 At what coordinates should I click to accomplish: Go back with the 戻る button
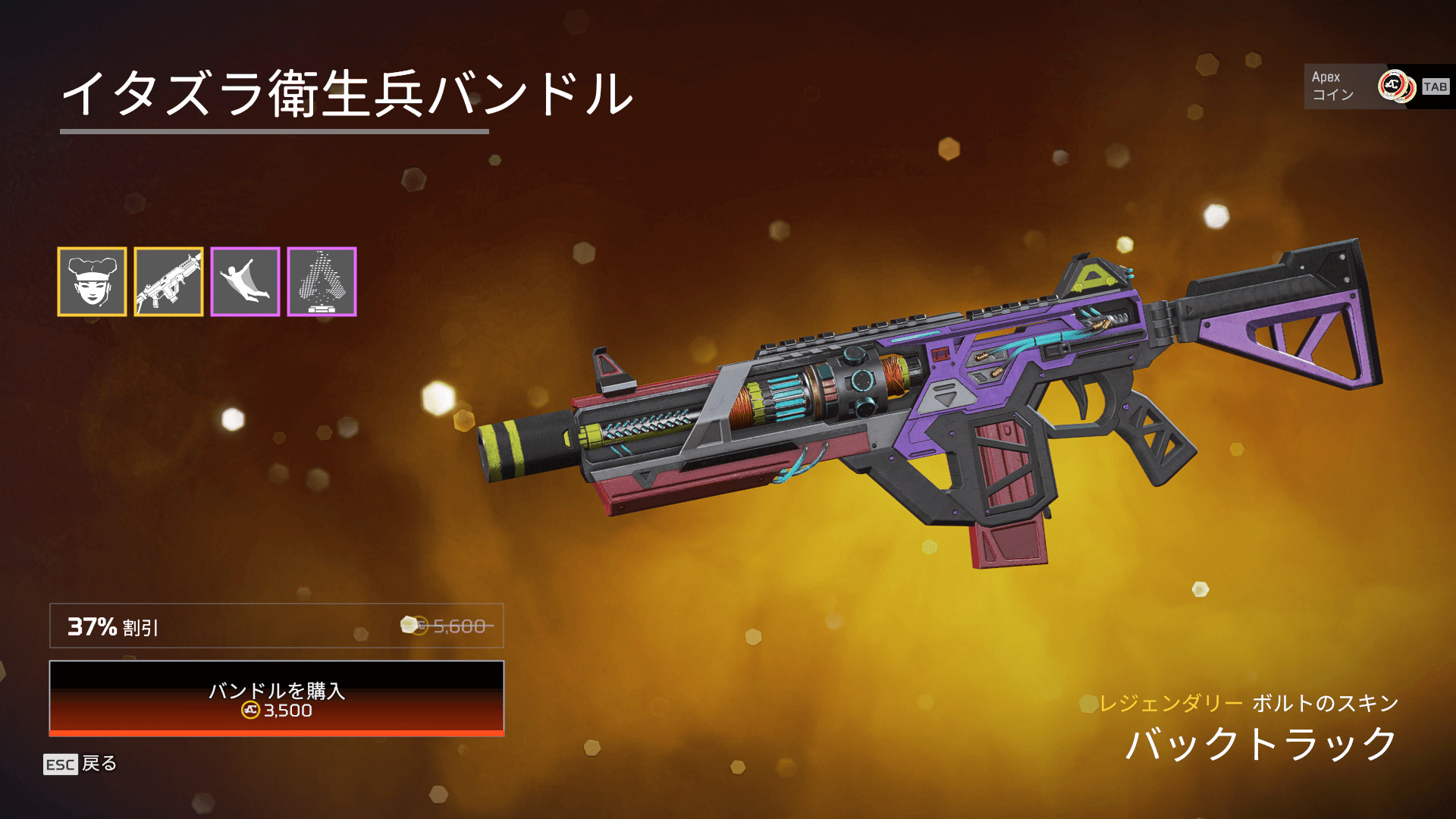81,764
